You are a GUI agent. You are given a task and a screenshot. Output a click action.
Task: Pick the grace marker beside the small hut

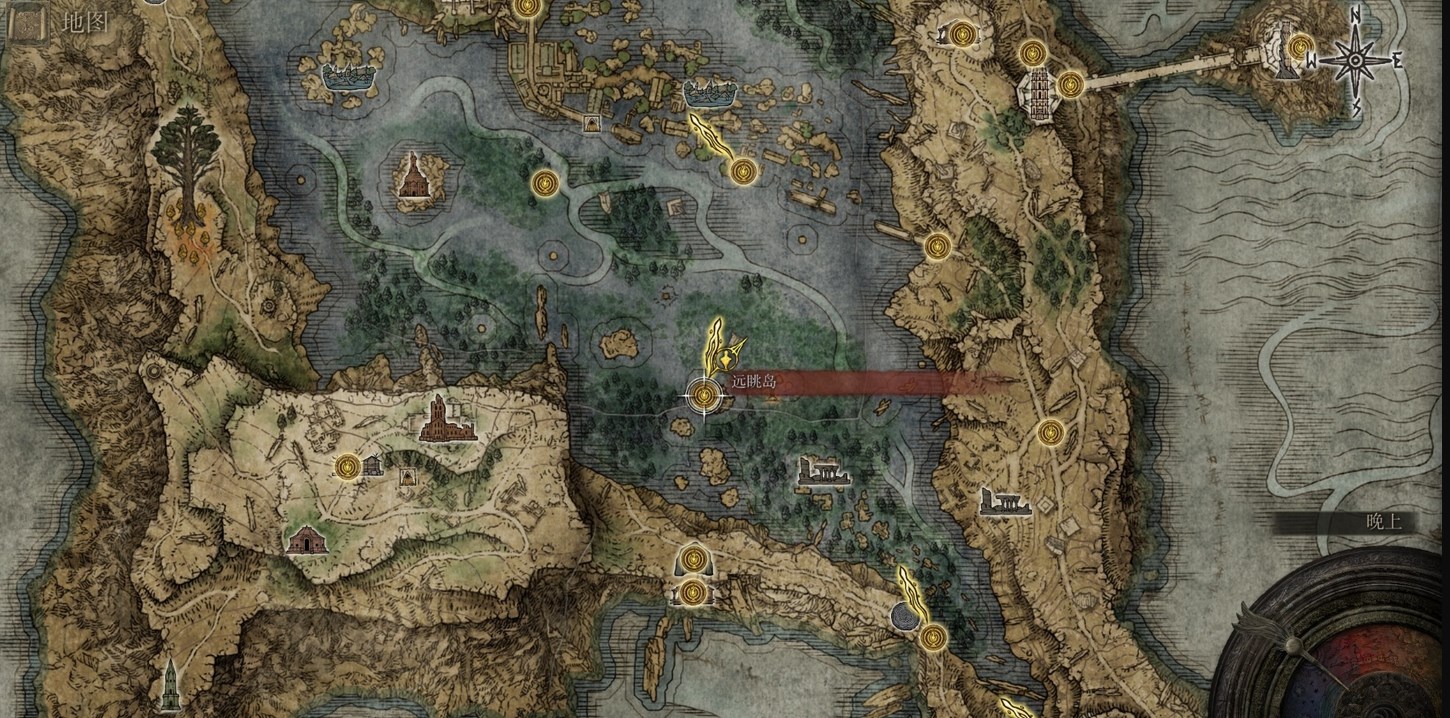point(347,465)
